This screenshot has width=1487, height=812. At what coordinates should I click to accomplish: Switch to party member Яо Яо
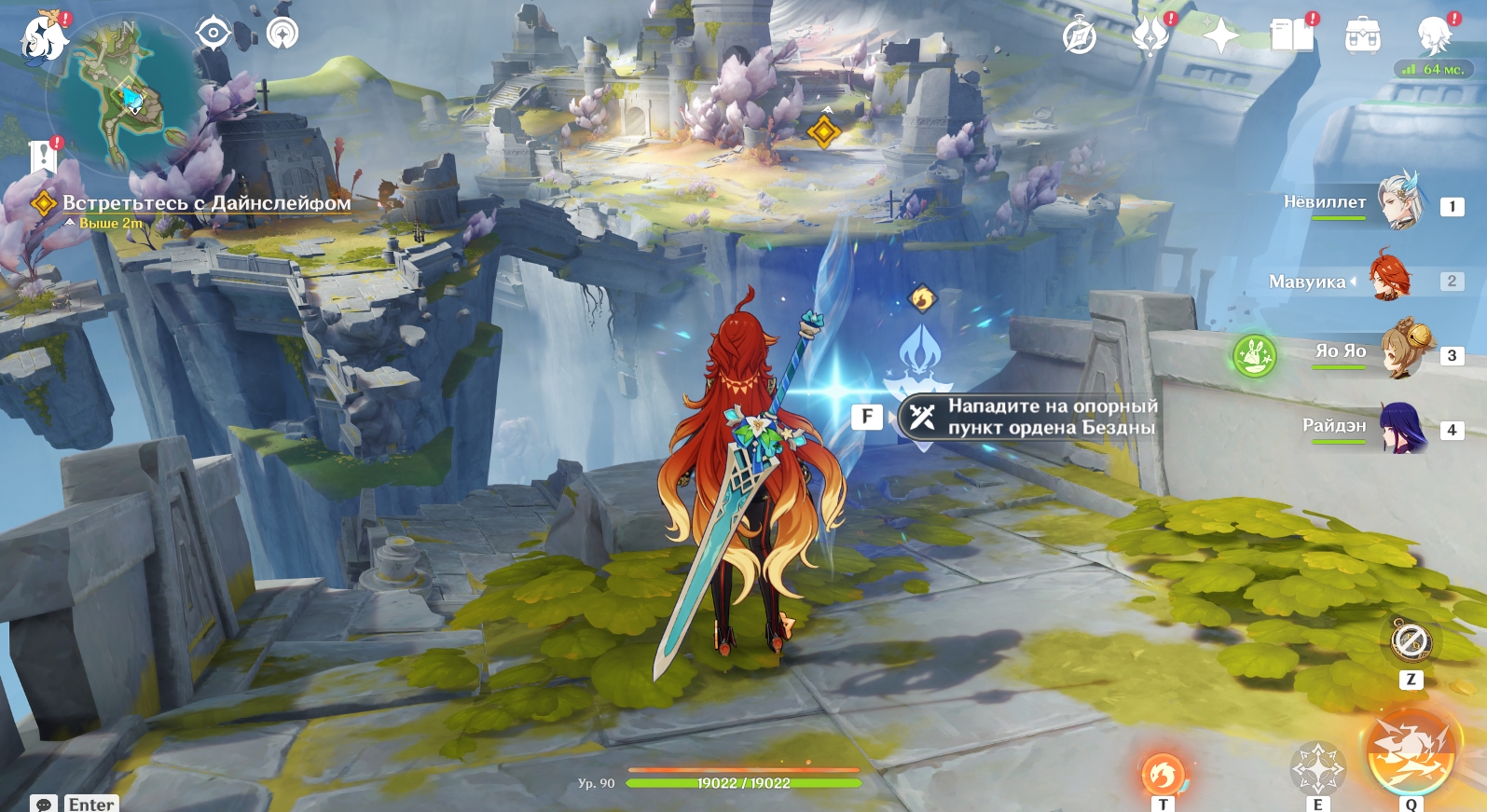coord(1404,351)
